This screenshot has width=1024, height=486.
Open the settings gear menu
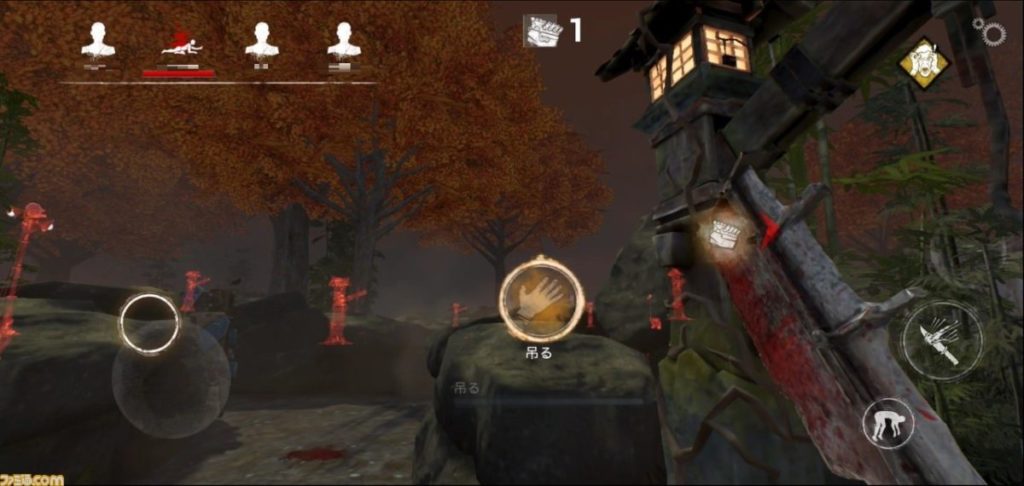pyautogui.click(x=992, y=33)
